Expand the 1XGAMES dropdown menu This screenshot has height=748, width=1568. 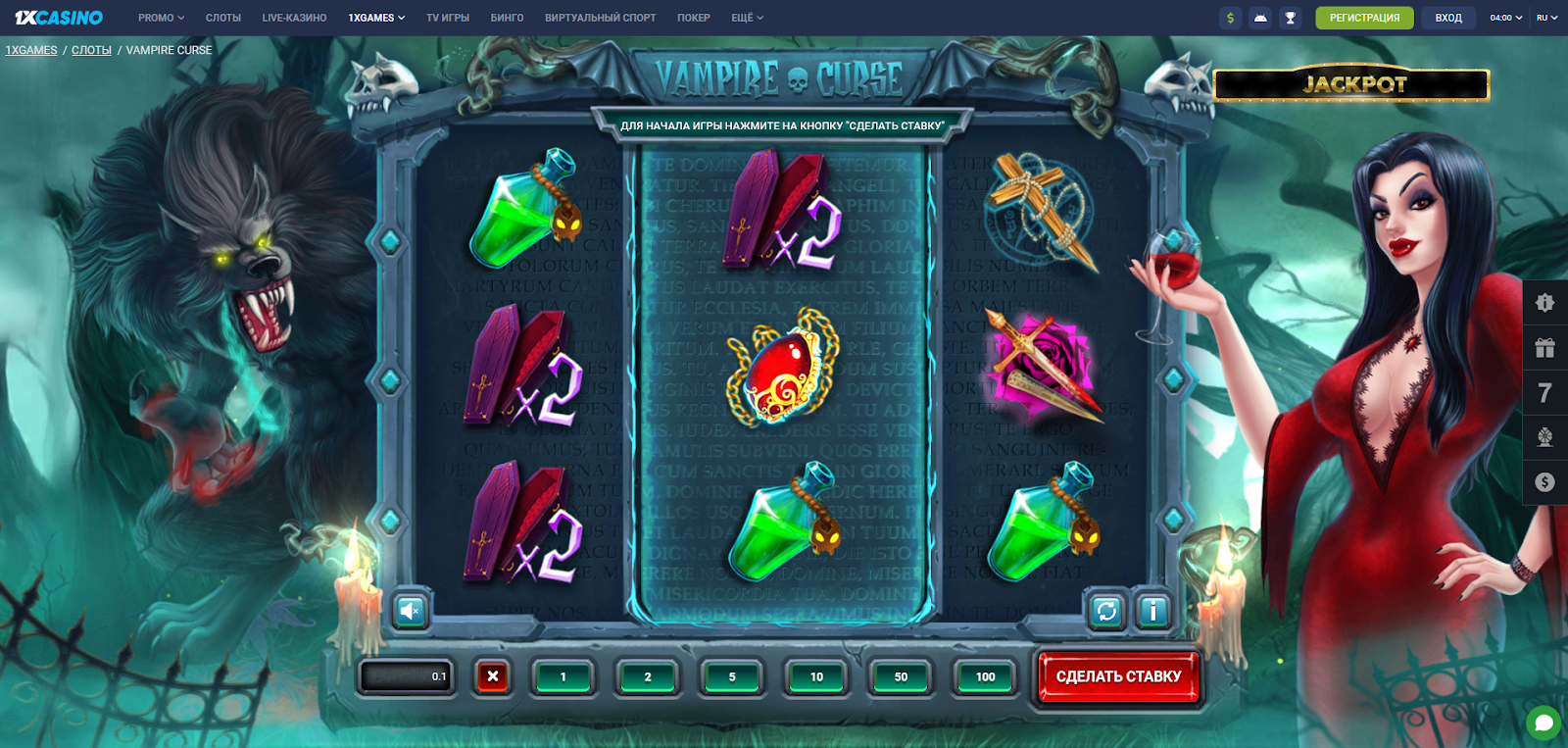tap(376, 18)
